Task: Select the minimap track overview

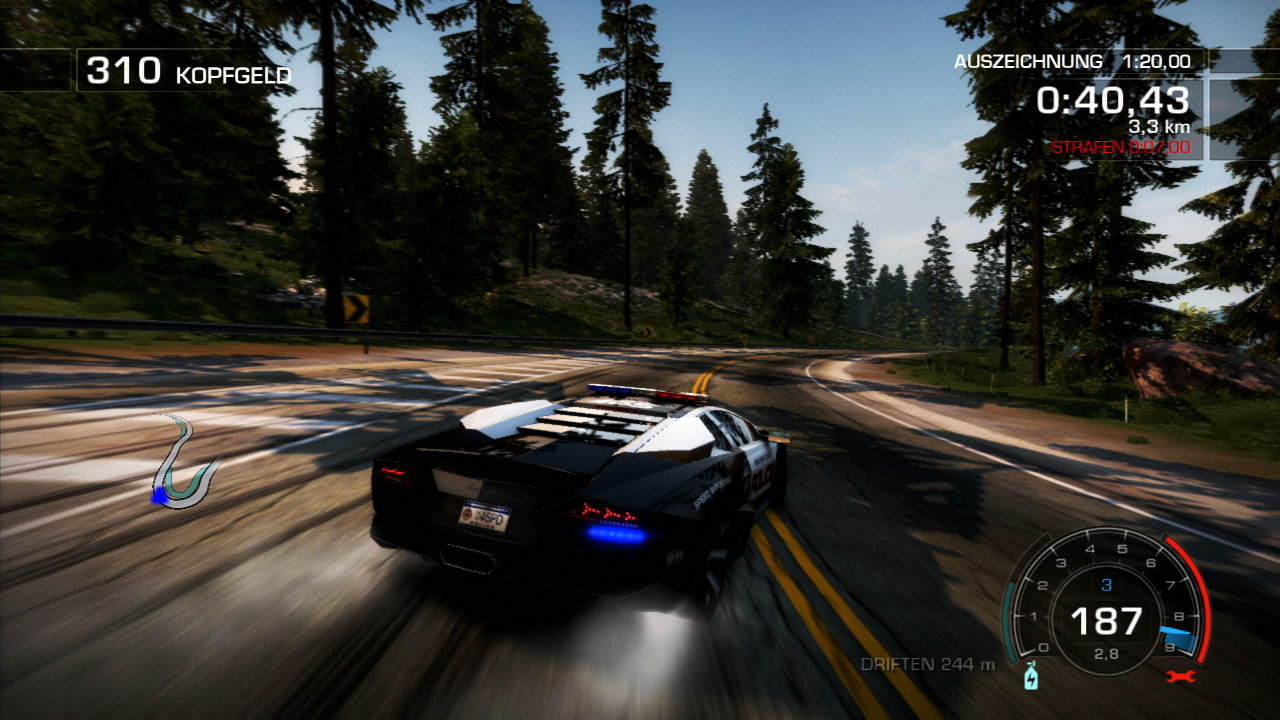Action: coord(185,460)
